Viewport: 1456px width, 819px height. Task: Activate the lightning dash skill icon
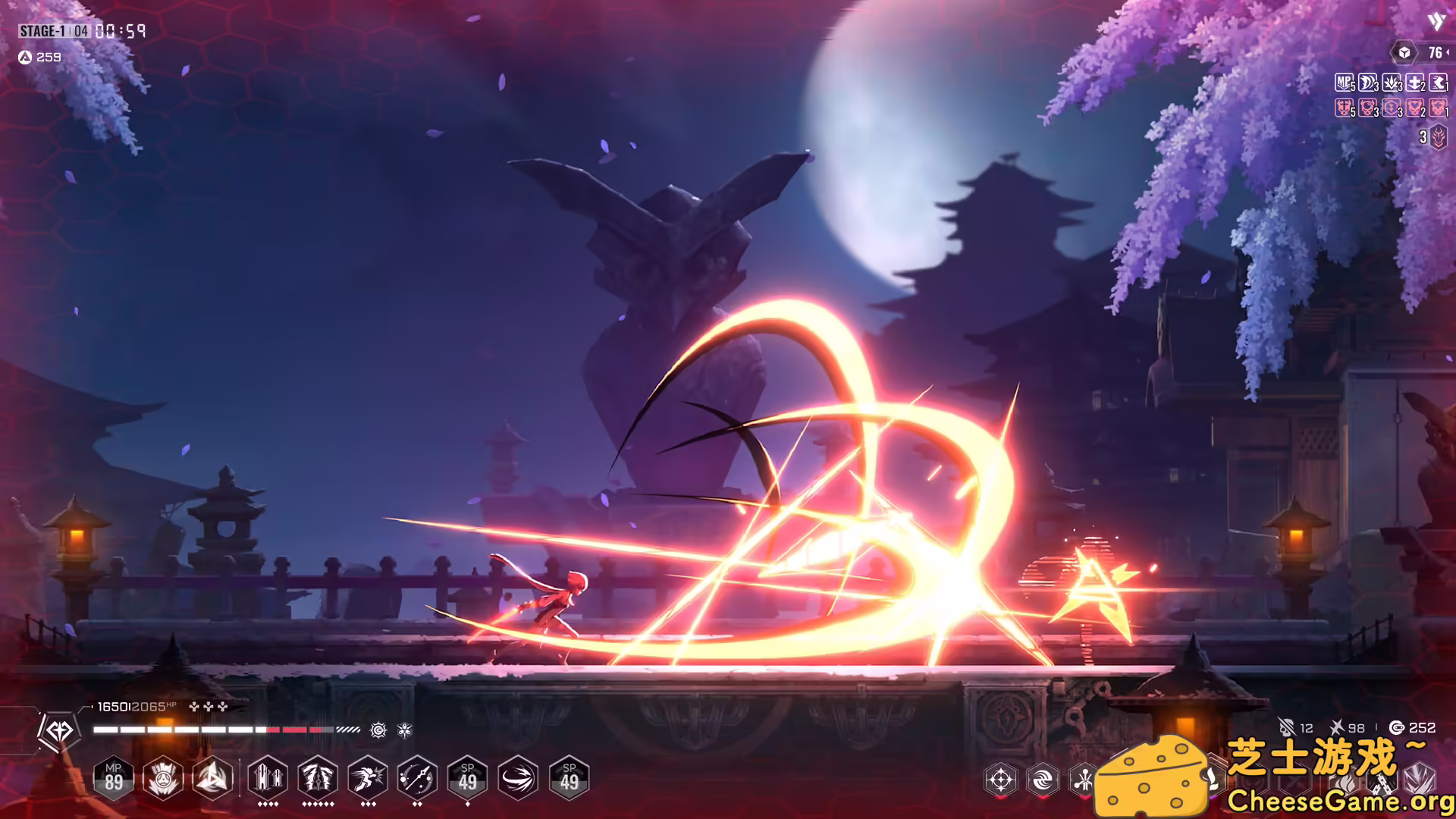point(366,778)
